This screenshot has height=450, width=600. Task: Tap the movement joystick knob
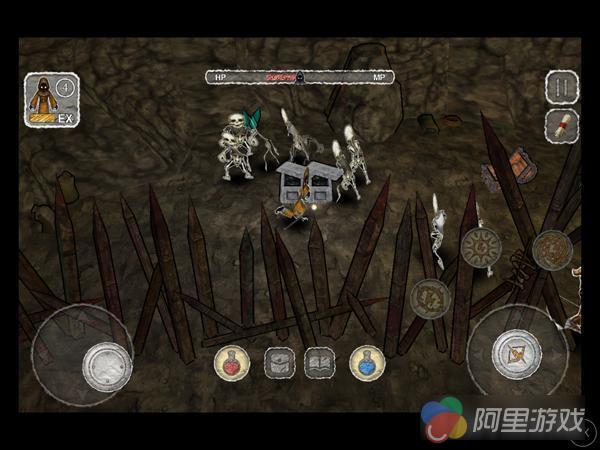coord(106,364)
